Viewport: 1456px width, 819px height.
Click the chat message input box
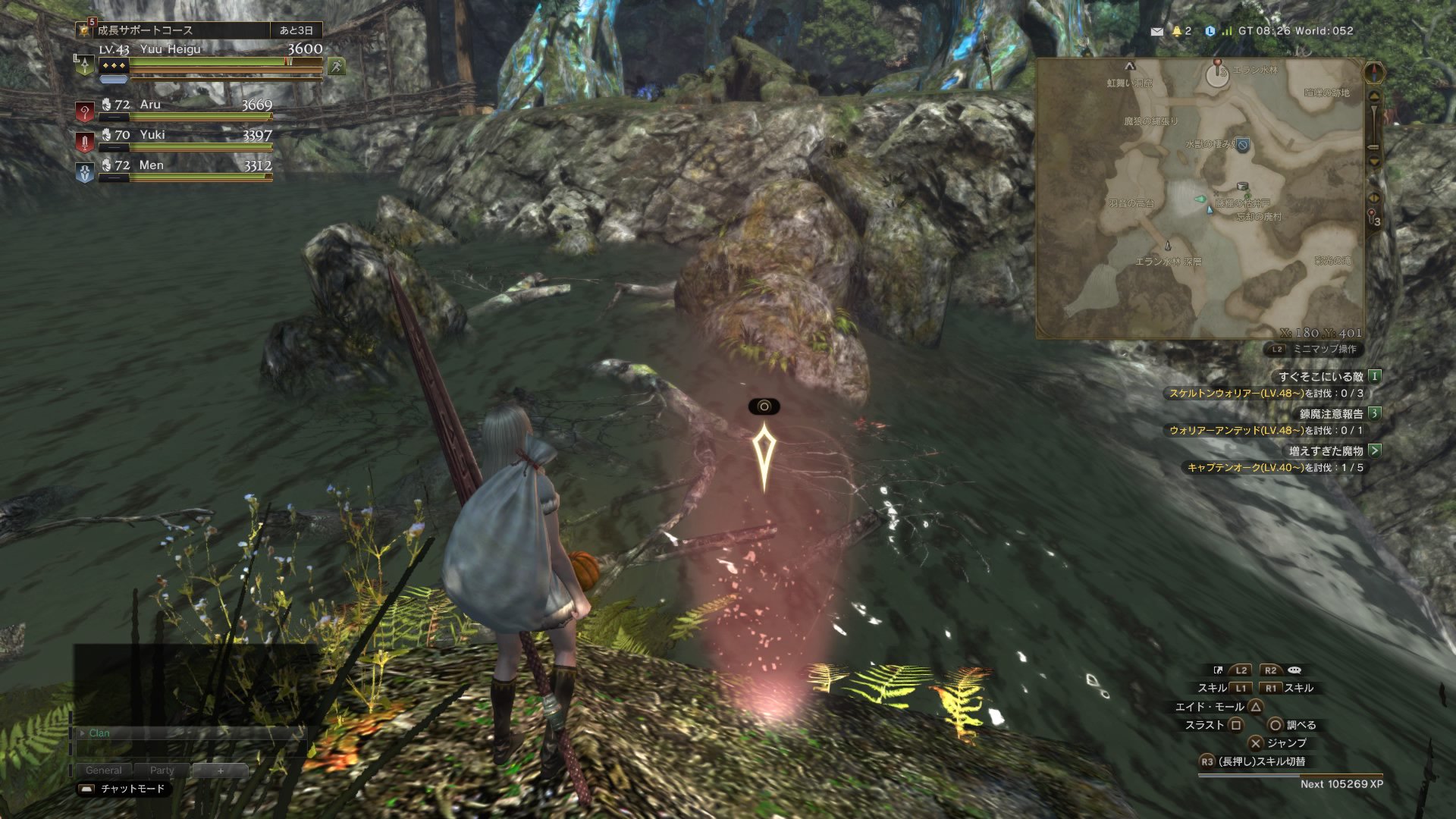tap(190, 749)
